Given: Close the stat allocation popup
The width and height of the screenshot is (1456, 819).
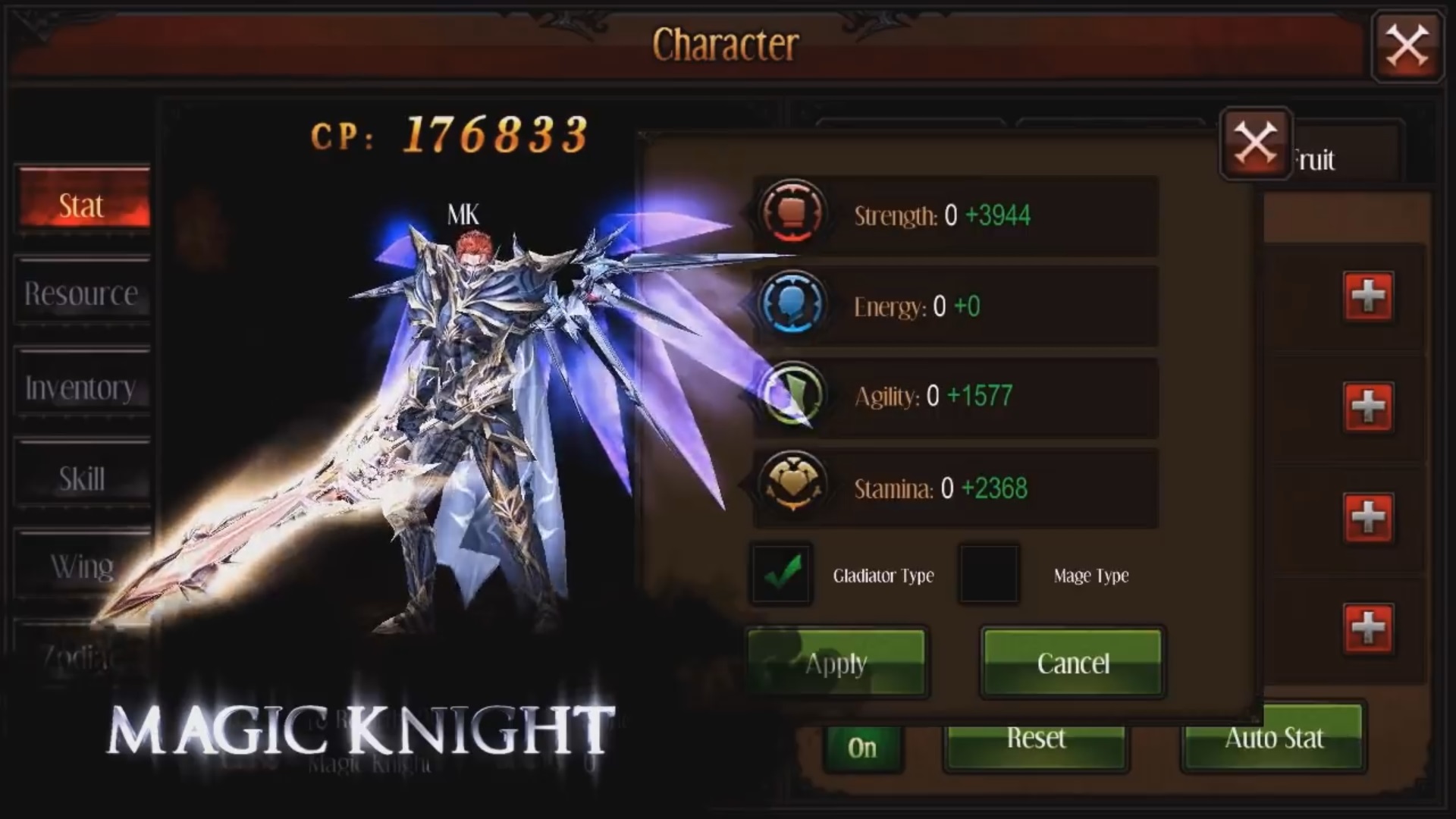Looking at the screenshot, I should click(x=1255, y=143).
